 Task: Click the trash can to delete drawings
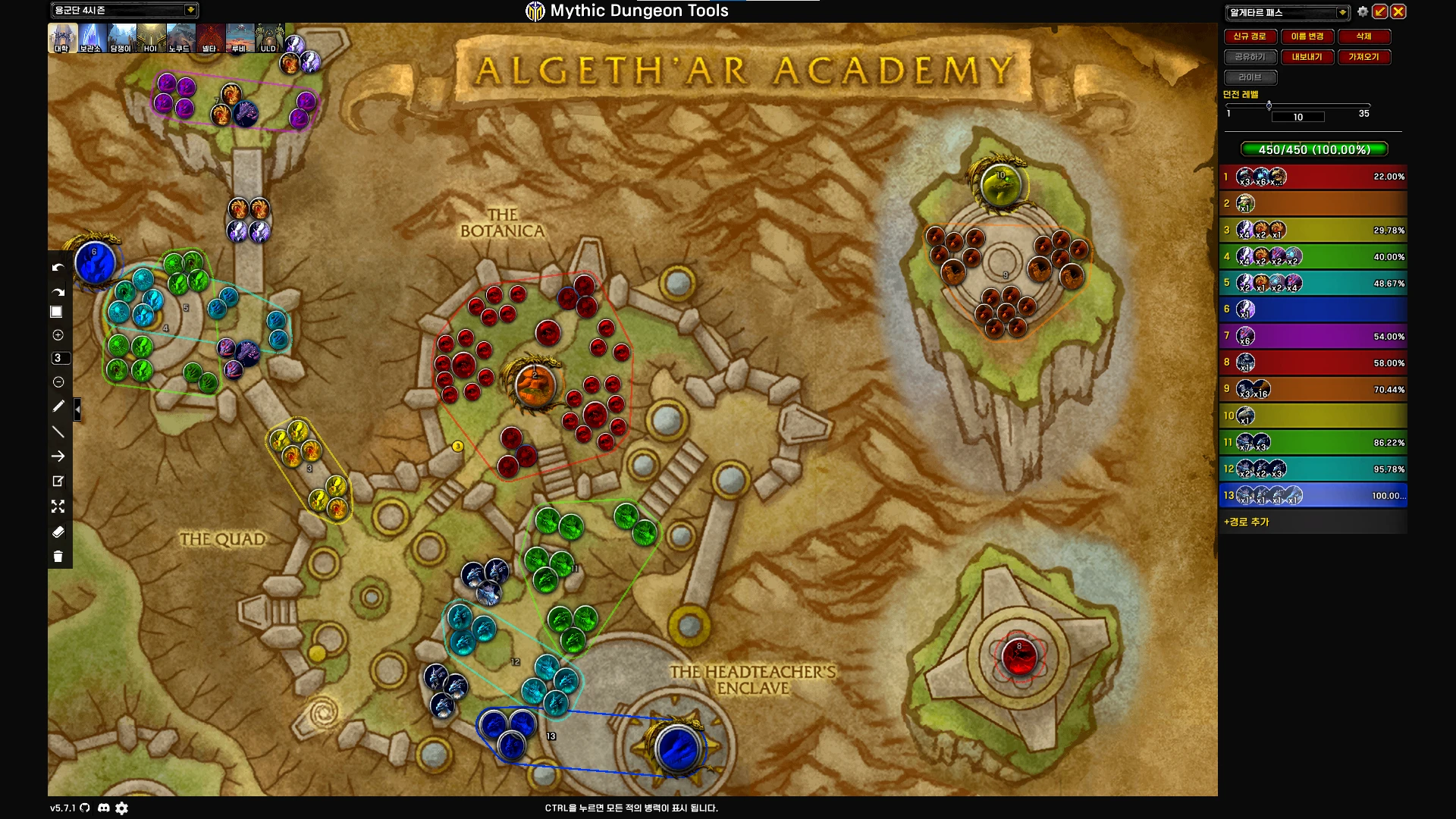(x=58, y=557)
